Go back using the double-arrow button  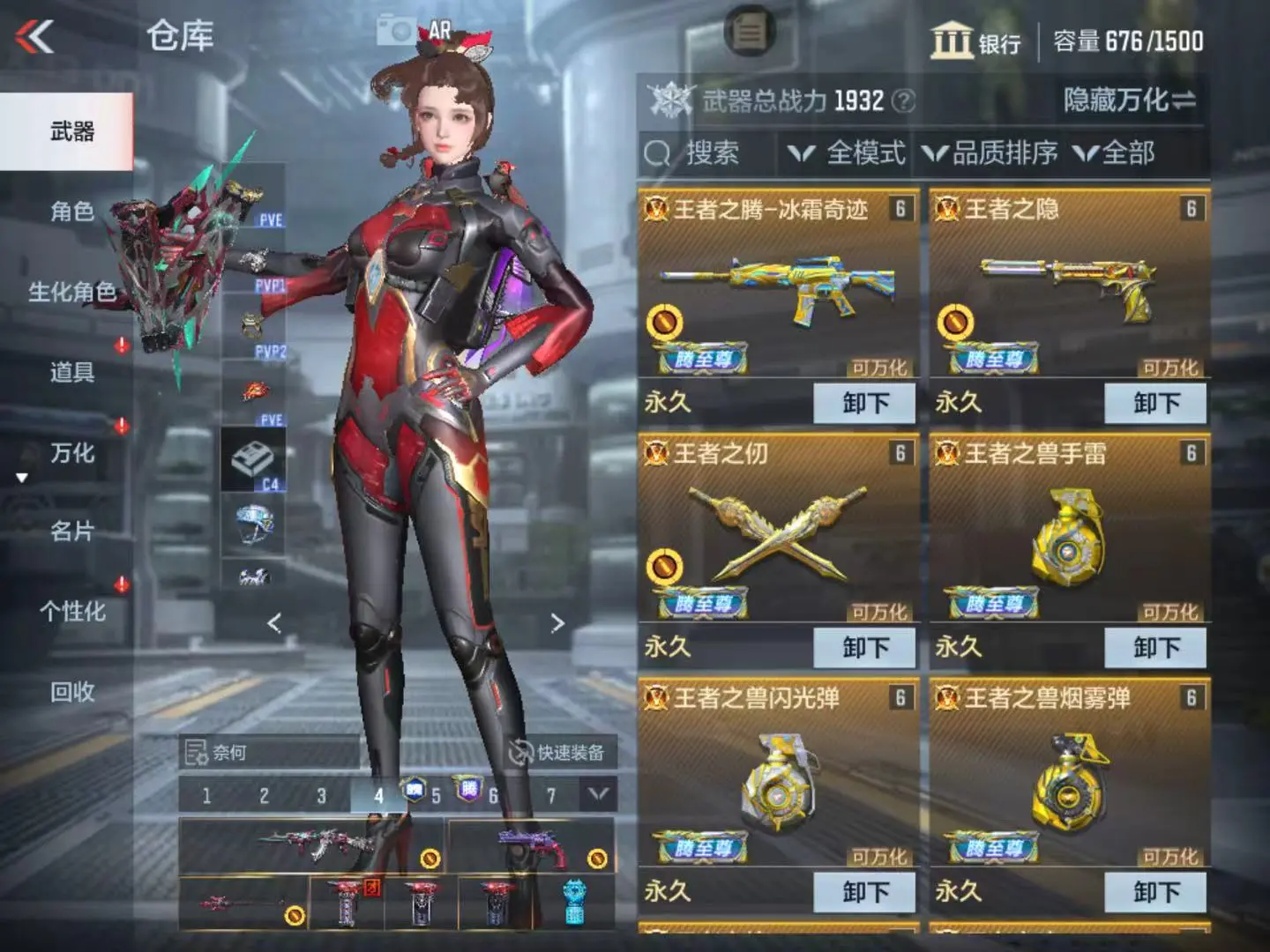coord(35,37)
